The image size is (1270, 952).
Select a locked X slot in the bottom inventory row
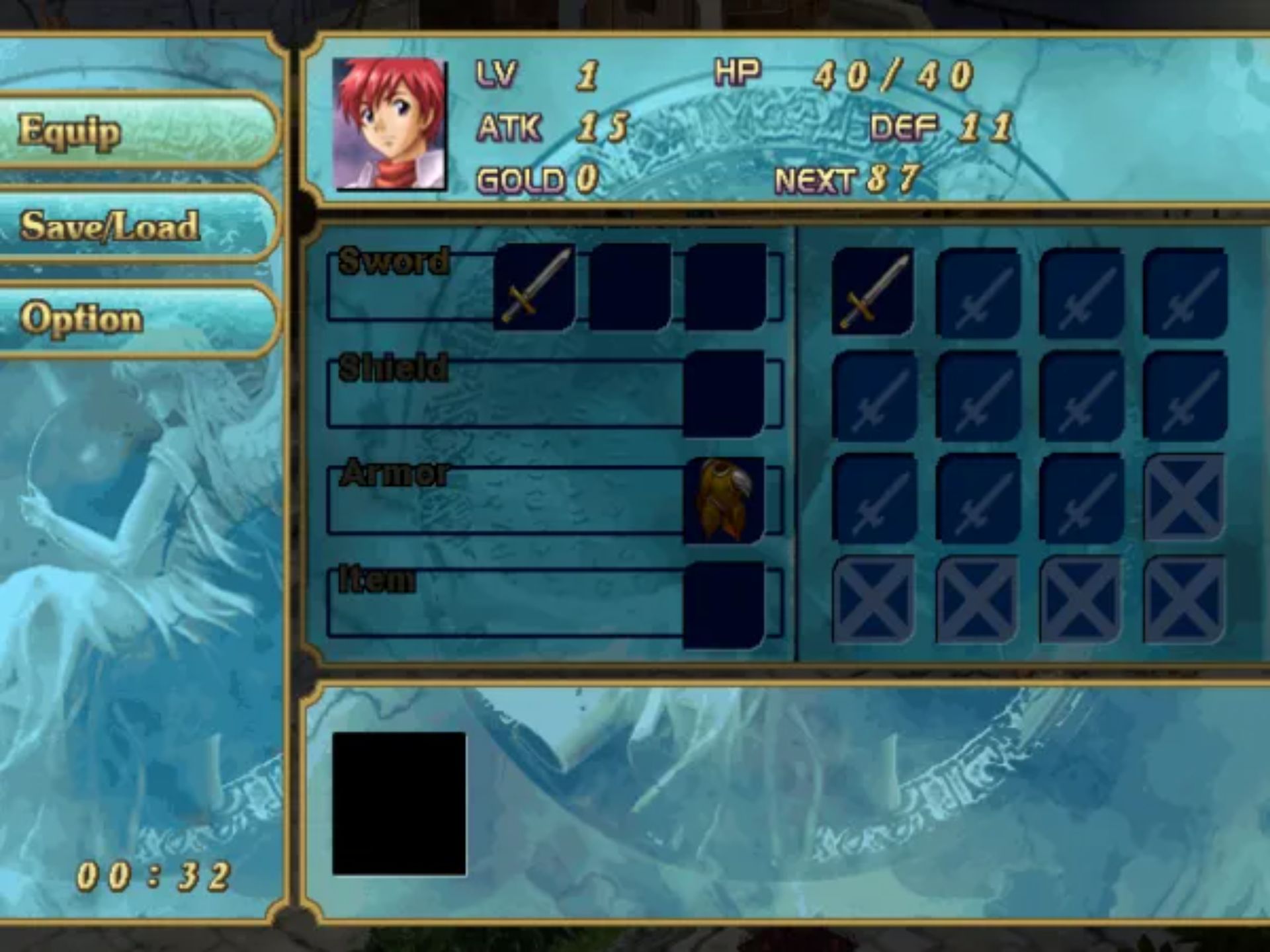(873, 598)
